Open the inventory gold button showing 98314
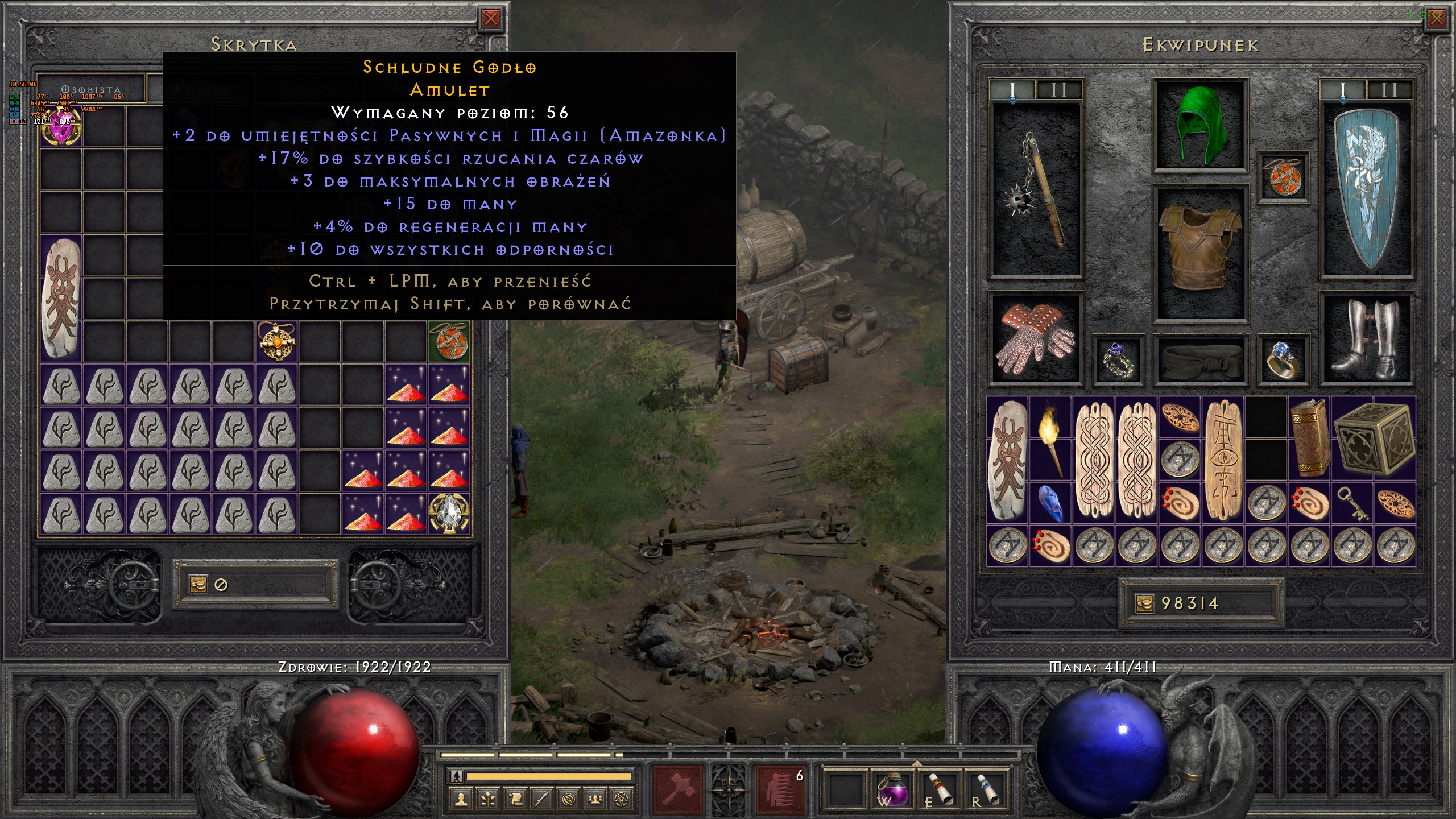The image size is (1456, 819). click(1144, 603)
